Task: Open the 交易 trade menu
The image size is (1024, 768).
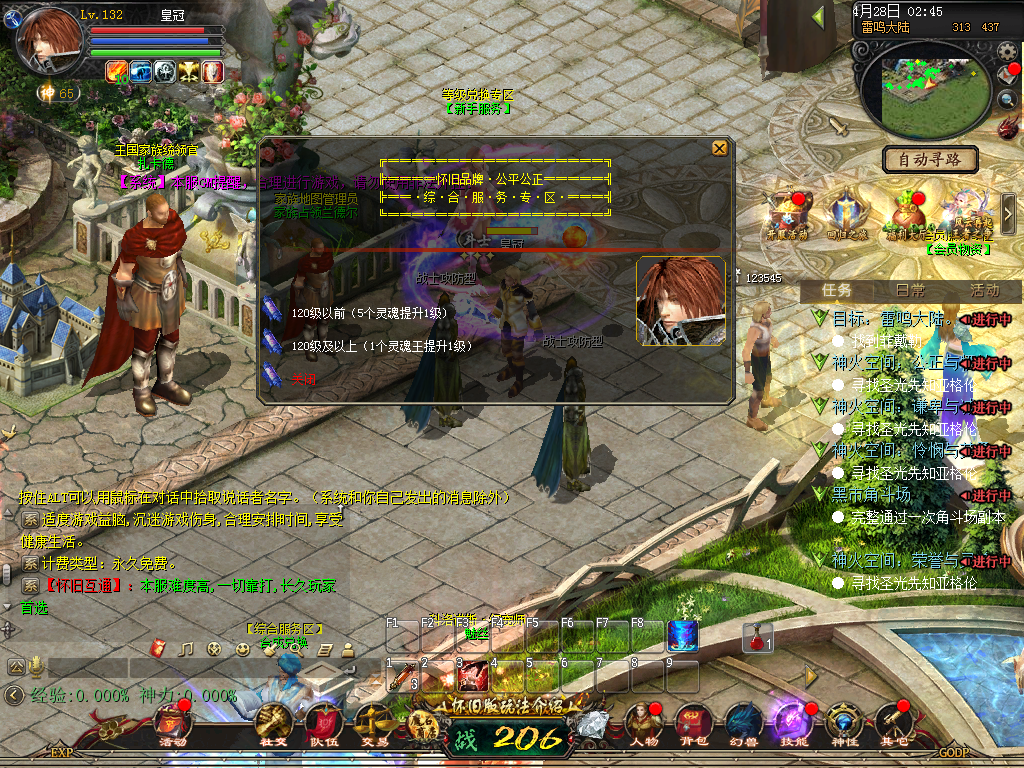Action: (x=374, y=724)
